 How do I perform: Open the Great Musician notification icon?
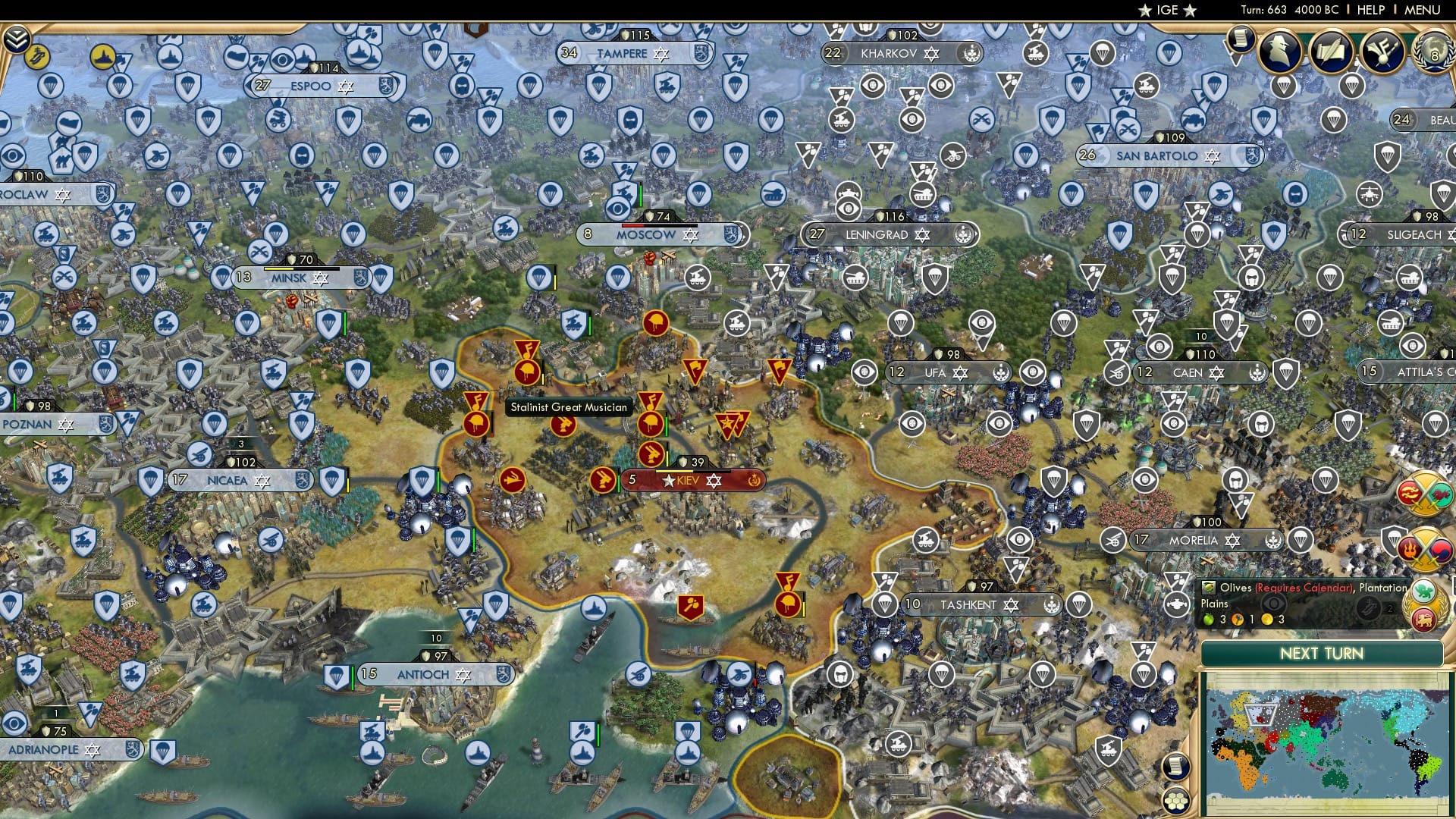[1382, 51]
